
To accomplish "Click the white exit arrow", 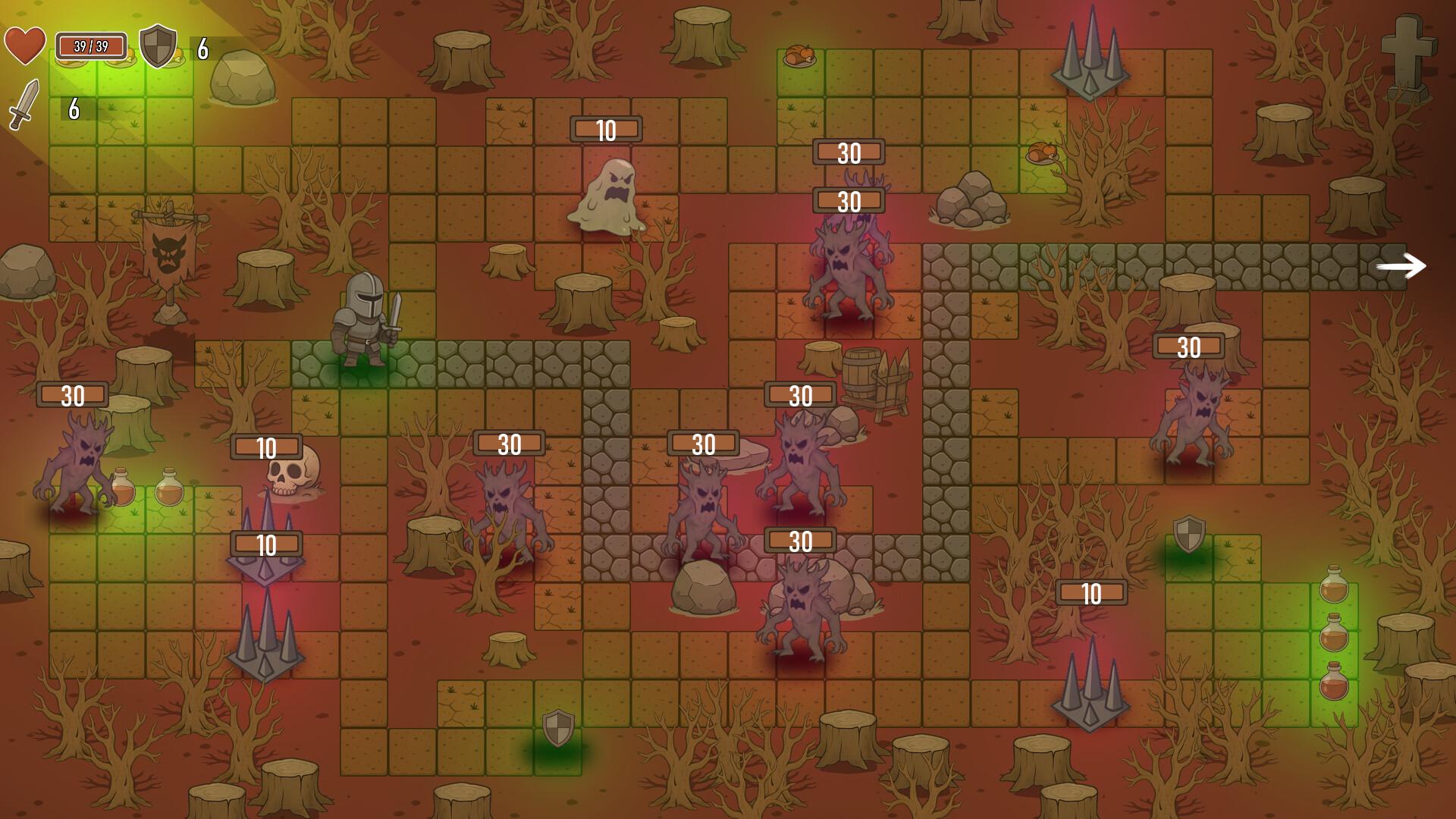I will (1401, 266).
